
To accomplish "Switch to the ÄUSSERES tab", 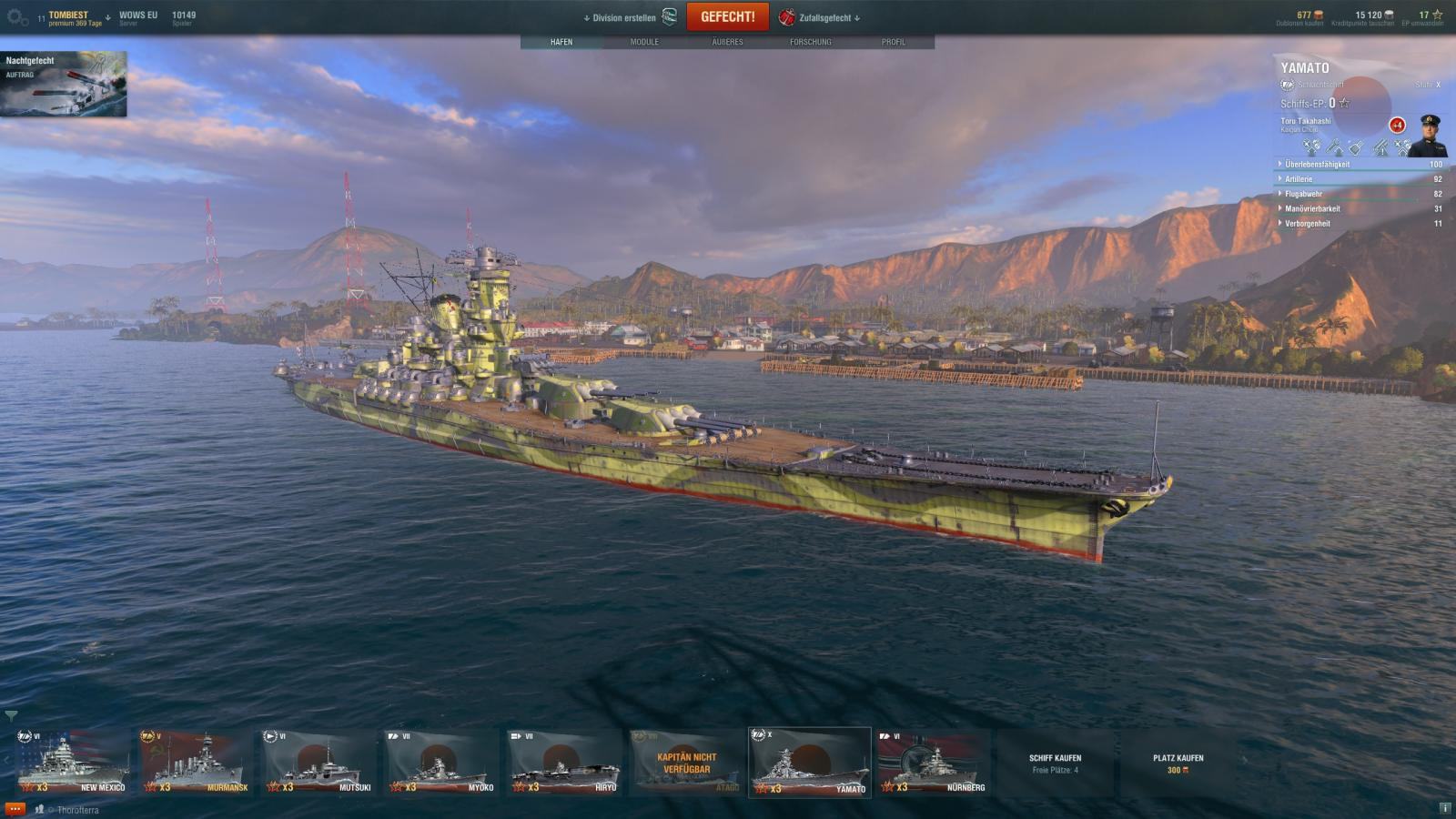I will click(727, 42).
